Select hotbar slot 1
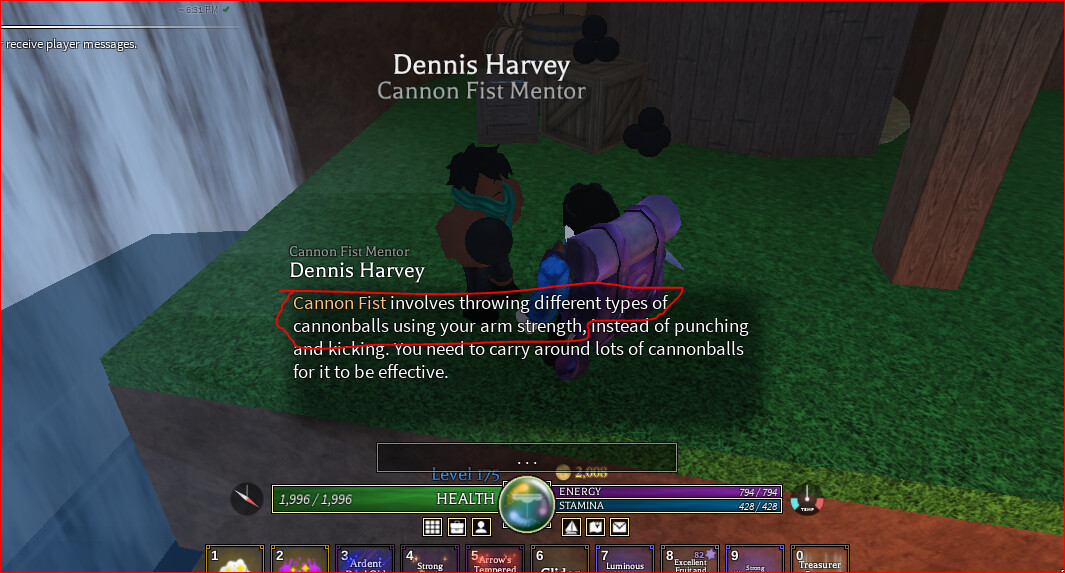This screenshot has width=1065, height=573. coord(235,560)
